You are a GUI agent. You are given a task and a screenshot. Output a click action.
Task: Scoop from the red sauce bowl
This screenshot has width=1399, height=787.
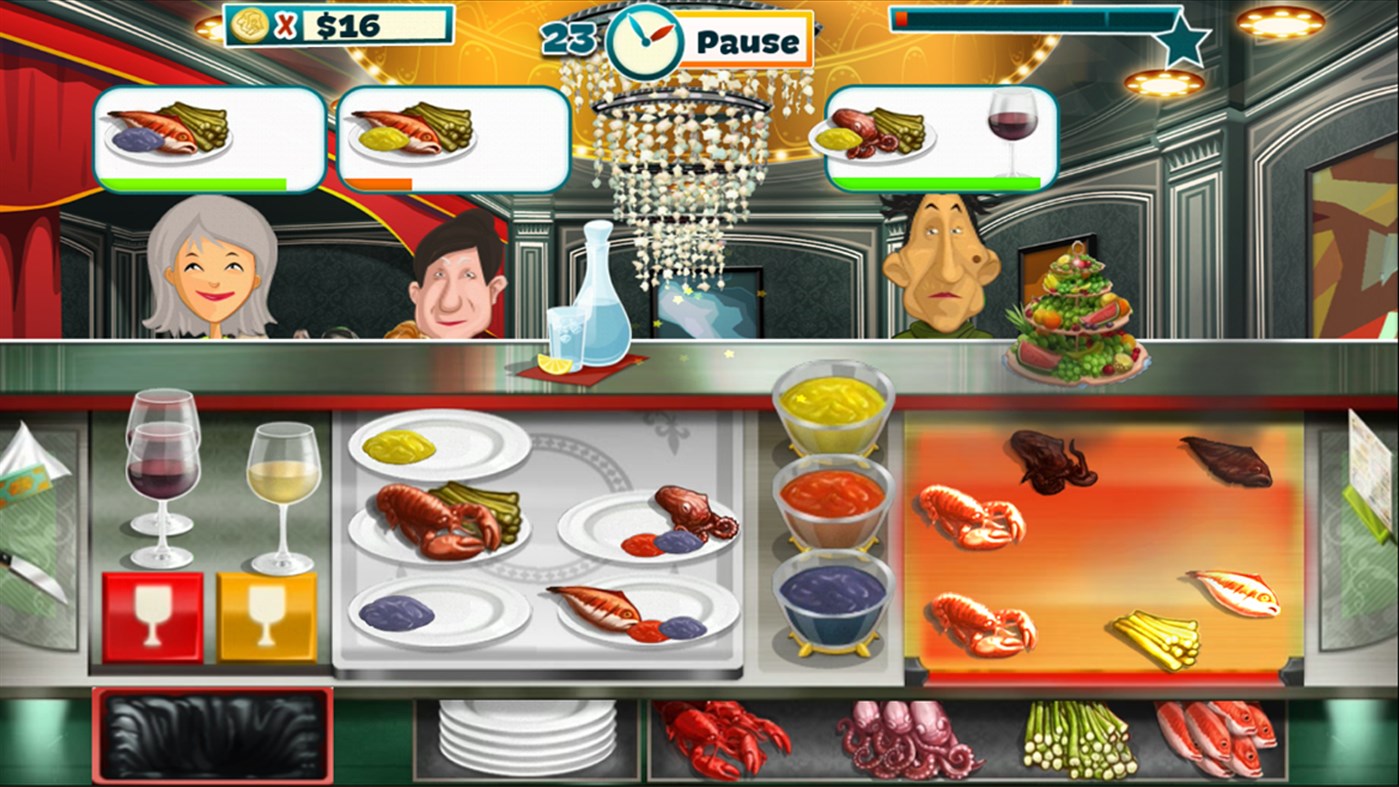click(x=831, y=494)
